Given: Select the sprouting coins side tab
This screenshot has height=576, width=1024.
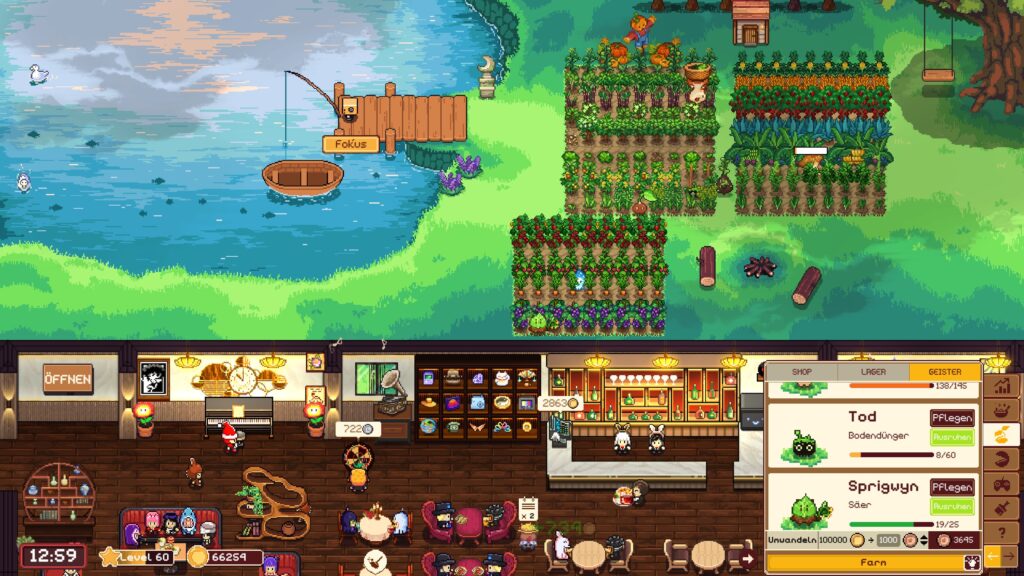Looking at the screenshot, I should 1002,435.
